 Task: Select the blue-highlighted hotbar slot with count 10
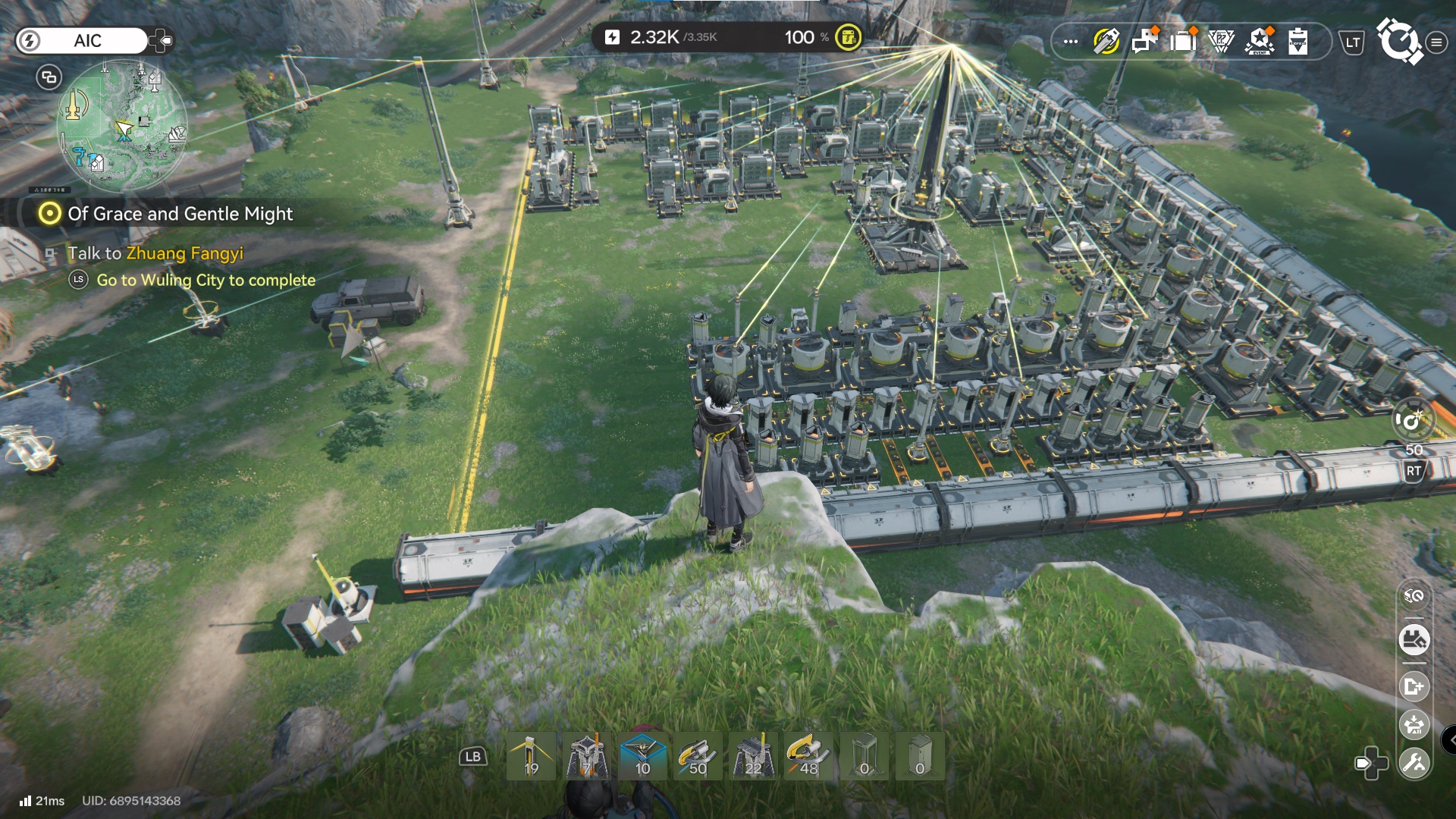pyautogui.click(x=642, y=756)
